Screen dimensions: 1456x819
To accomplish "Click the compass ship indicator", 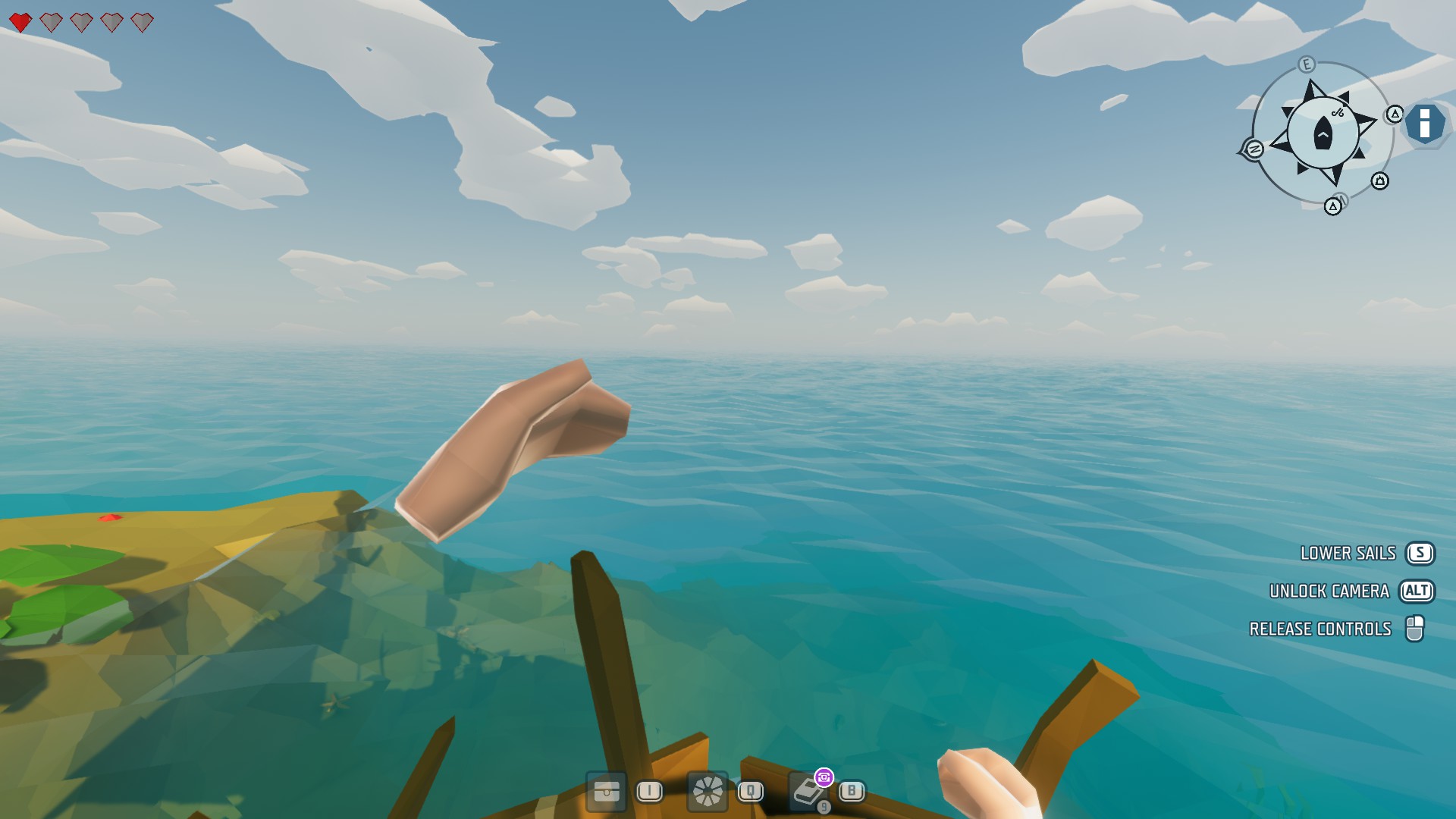I will (1323, 134).
